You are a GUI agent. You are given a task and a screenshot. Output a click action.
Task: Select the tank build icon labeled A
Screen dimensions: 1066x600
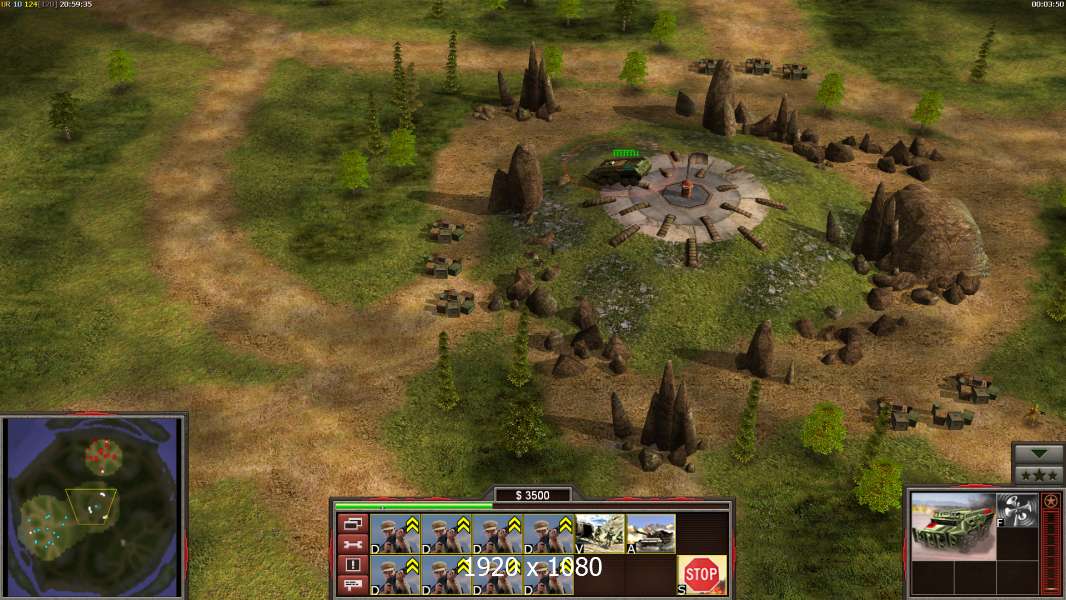pos(650,533)
